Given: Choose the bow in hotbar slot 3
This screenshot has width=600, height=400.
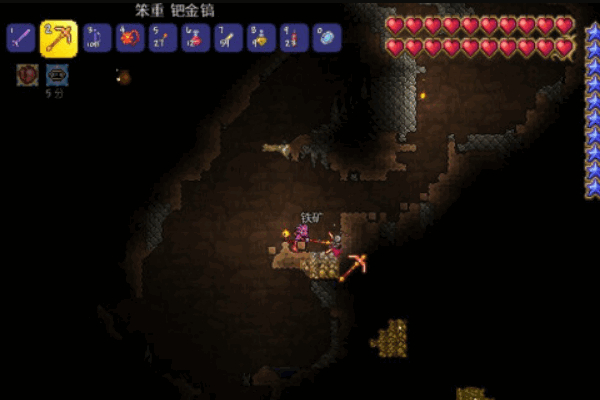Looking at the screenshot, I should tap(97, 39).
